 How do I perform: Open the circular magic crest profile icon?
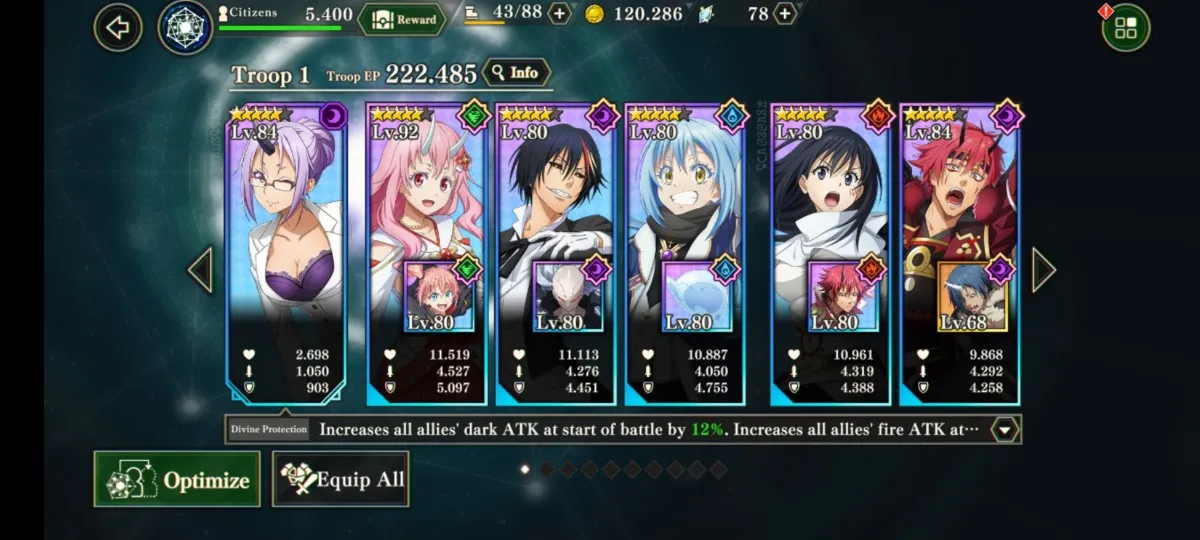185,28
